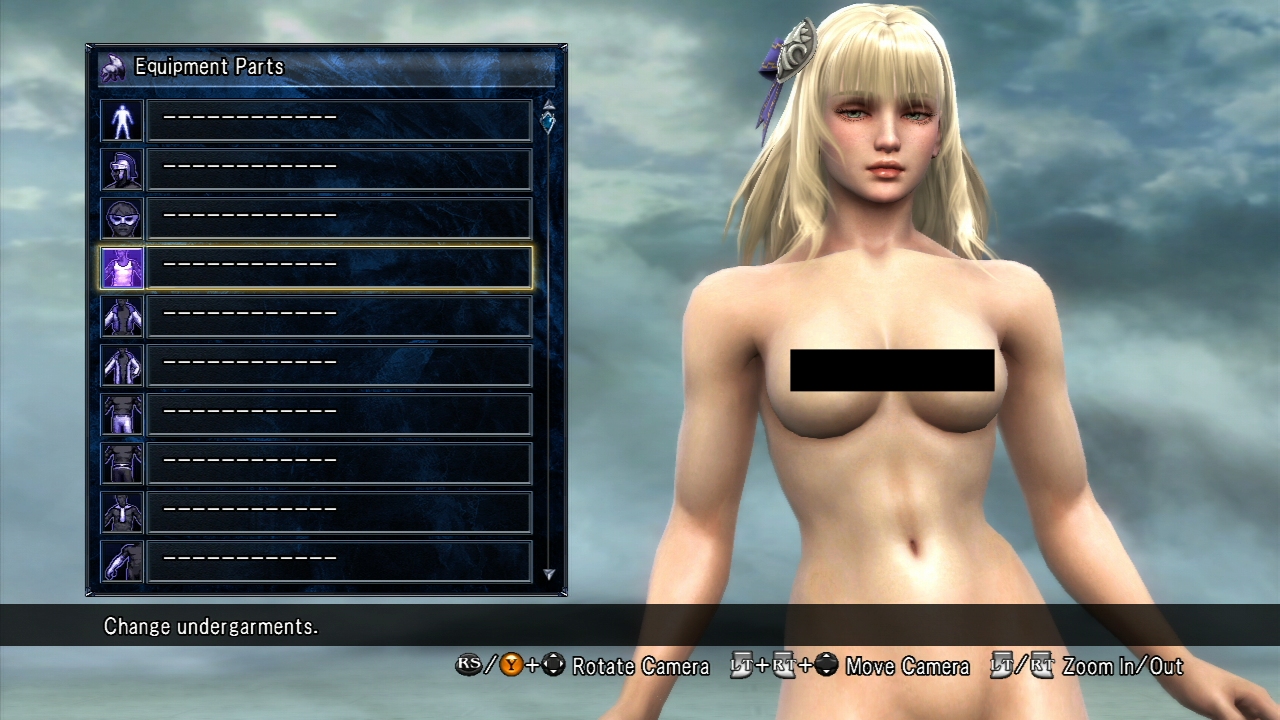Click the scrollbar down arrow
The width and height of the screenshot is (1280, 720).
click(x=548, y=574)
